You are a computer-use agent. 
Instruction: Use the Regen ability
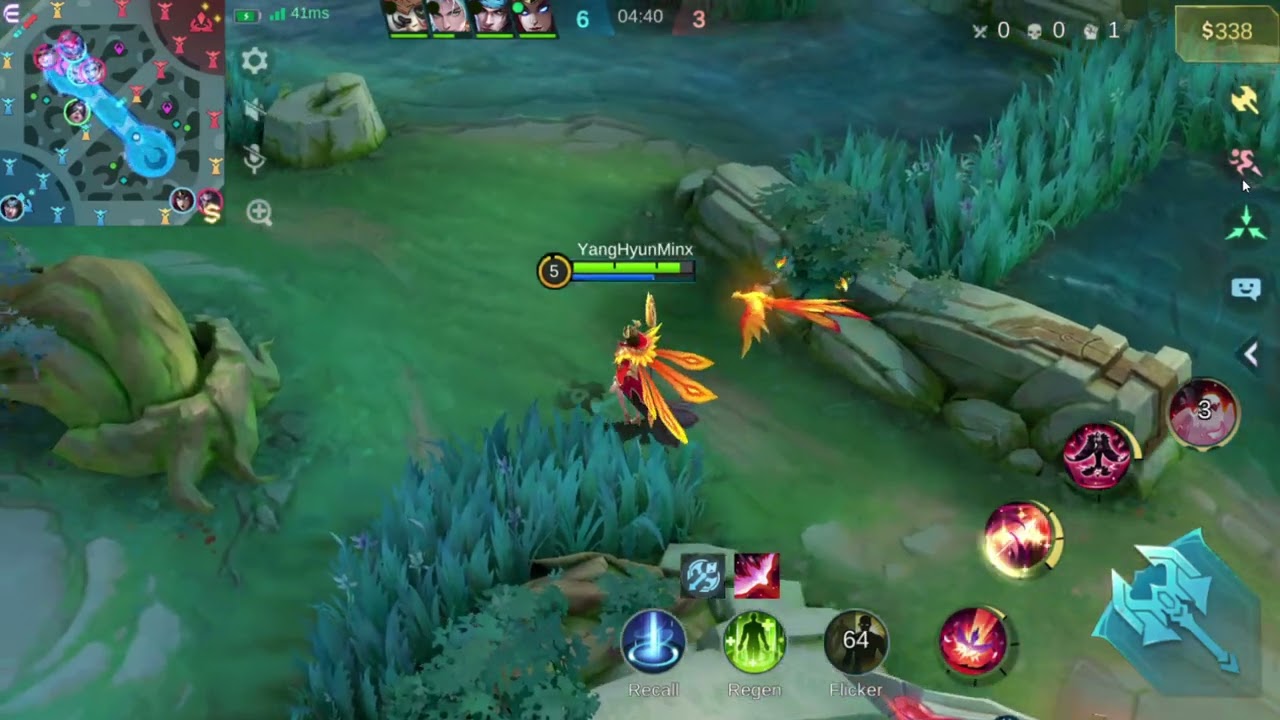(x=754, y=641)
